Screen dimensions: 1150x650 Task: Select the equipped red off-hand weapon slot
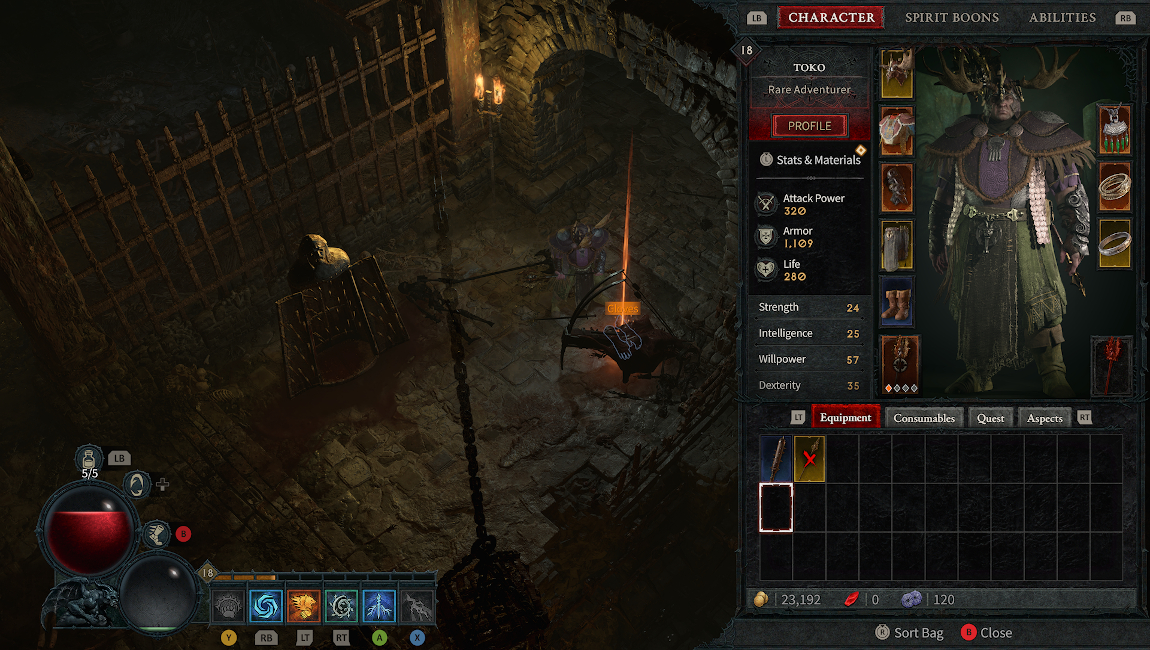click(1111, 364)
